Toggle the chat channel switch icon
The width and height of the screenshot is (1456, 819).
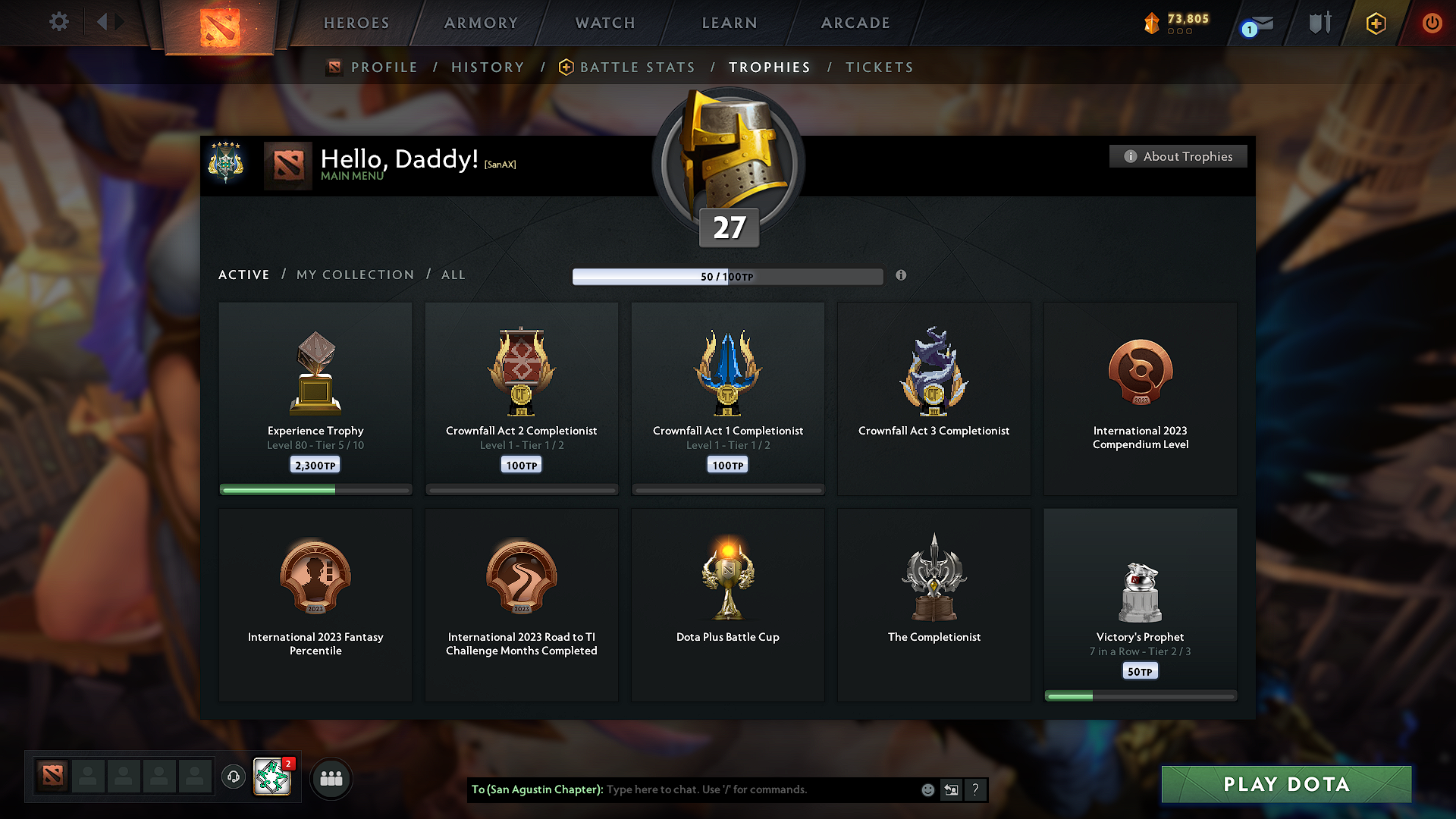(x=951, y=789)
